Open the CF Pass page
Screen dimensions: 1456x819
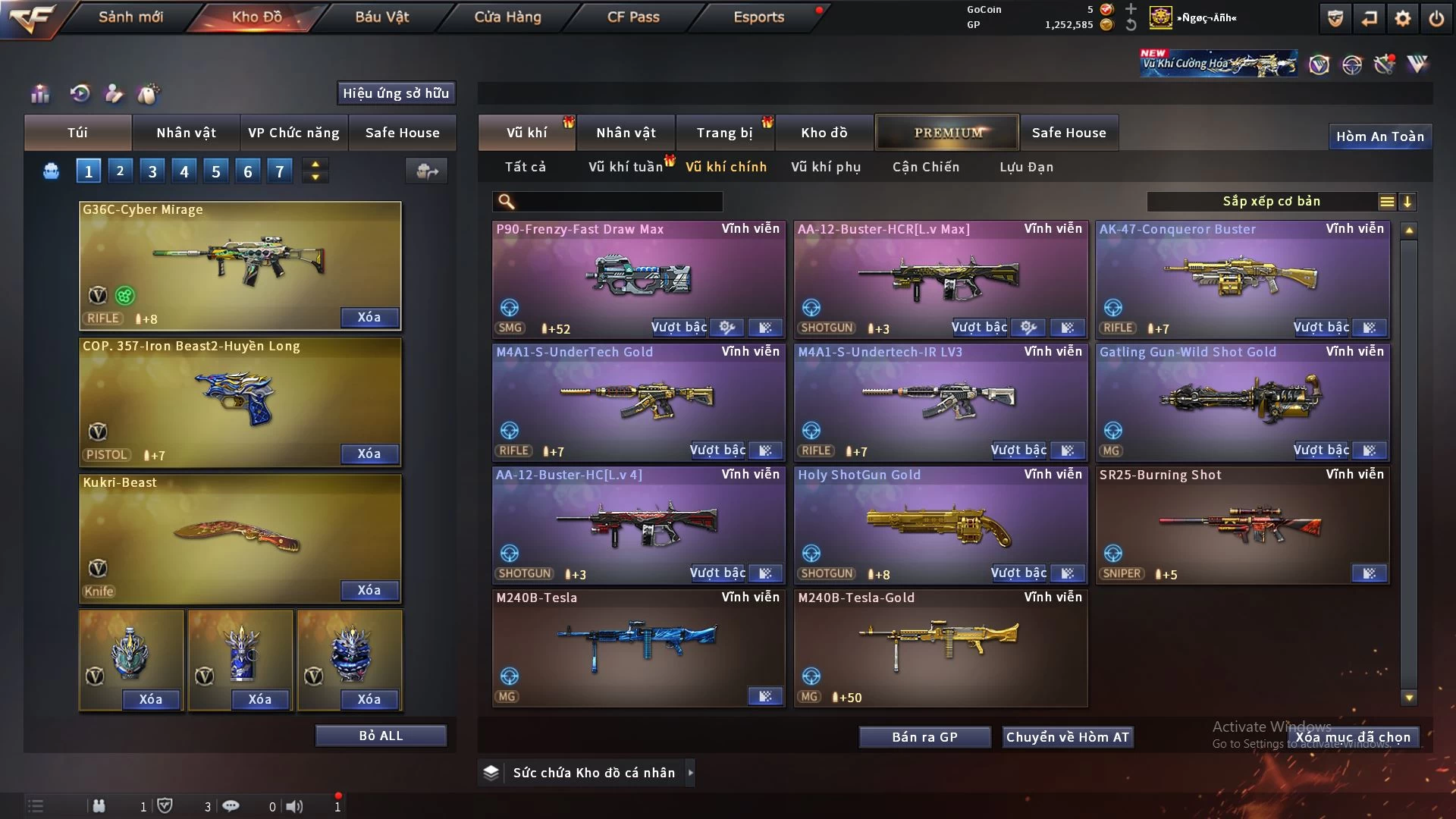[633, 17]
